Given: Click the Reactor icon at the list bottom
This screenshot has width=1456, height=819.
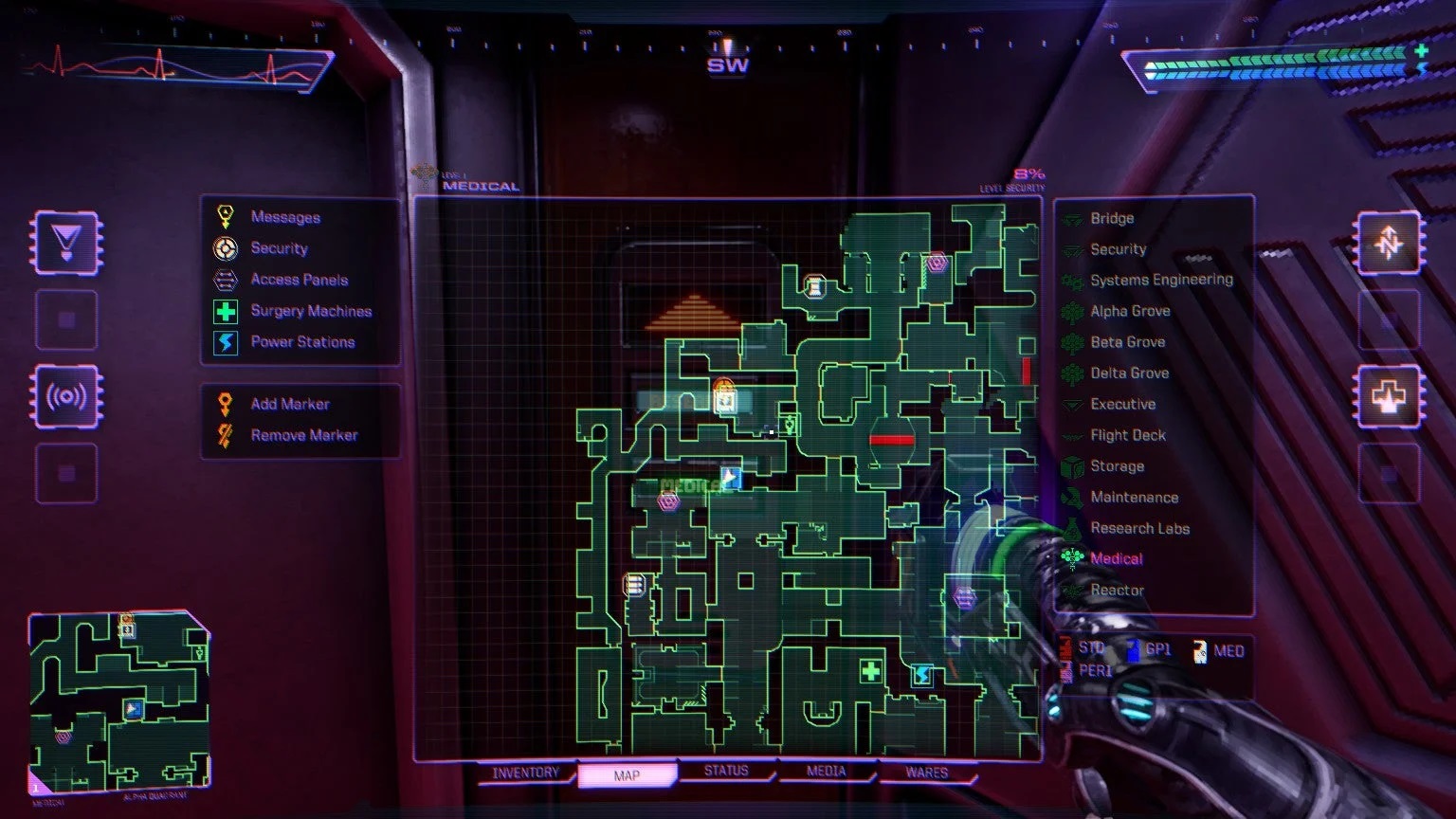Looking at the screenshot, I should point(1072,590).
